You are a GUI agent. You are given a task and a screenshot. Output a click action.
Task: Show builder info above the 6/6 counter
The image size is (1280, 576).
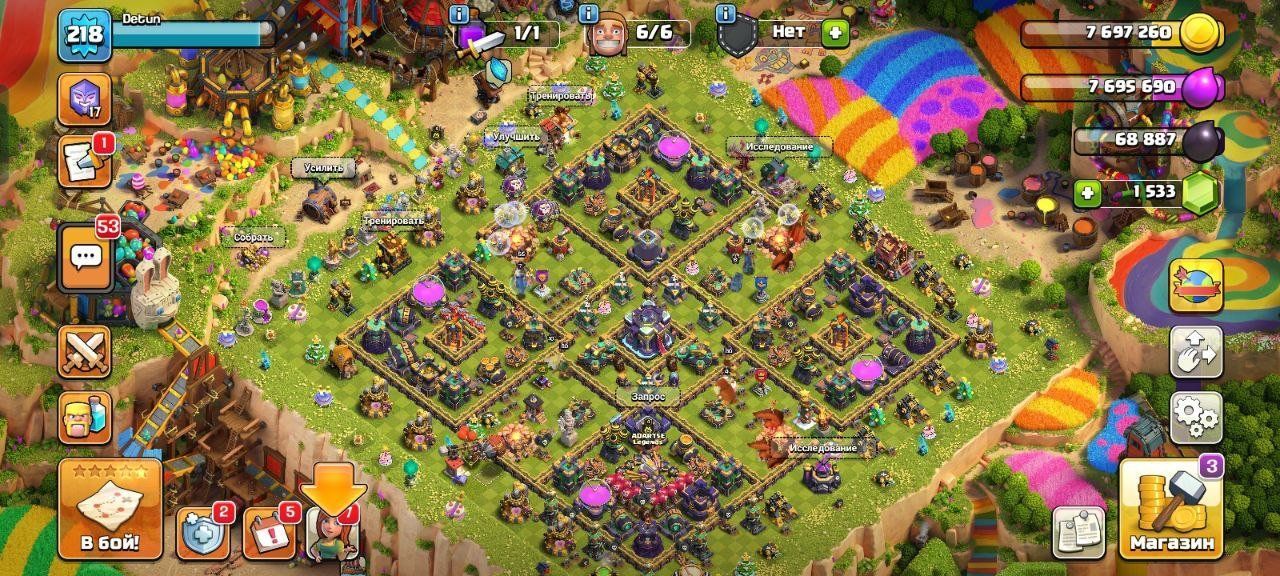[x=591, y=13]
